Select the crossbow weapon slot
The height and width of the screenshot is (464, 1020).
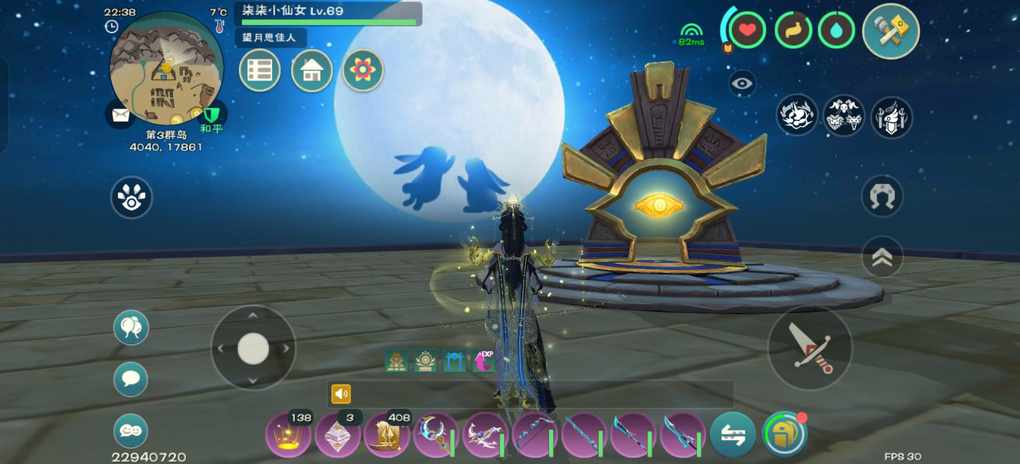tap(485, 436)
